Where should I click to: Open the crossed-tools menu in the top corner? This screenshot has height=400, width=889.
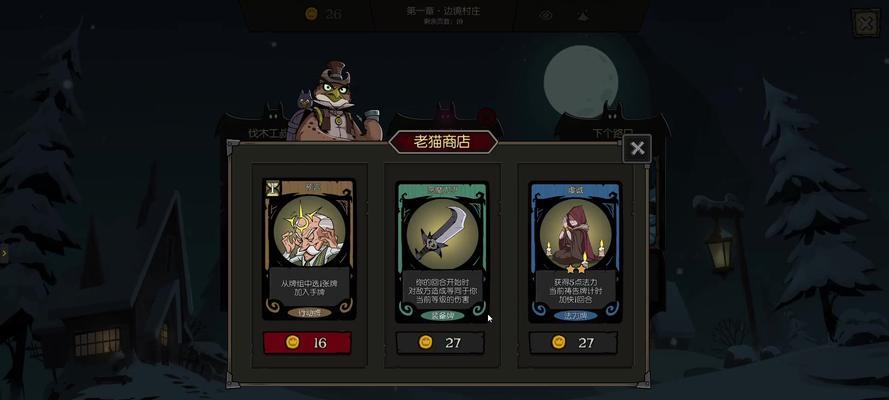click(x=865, y=23)
